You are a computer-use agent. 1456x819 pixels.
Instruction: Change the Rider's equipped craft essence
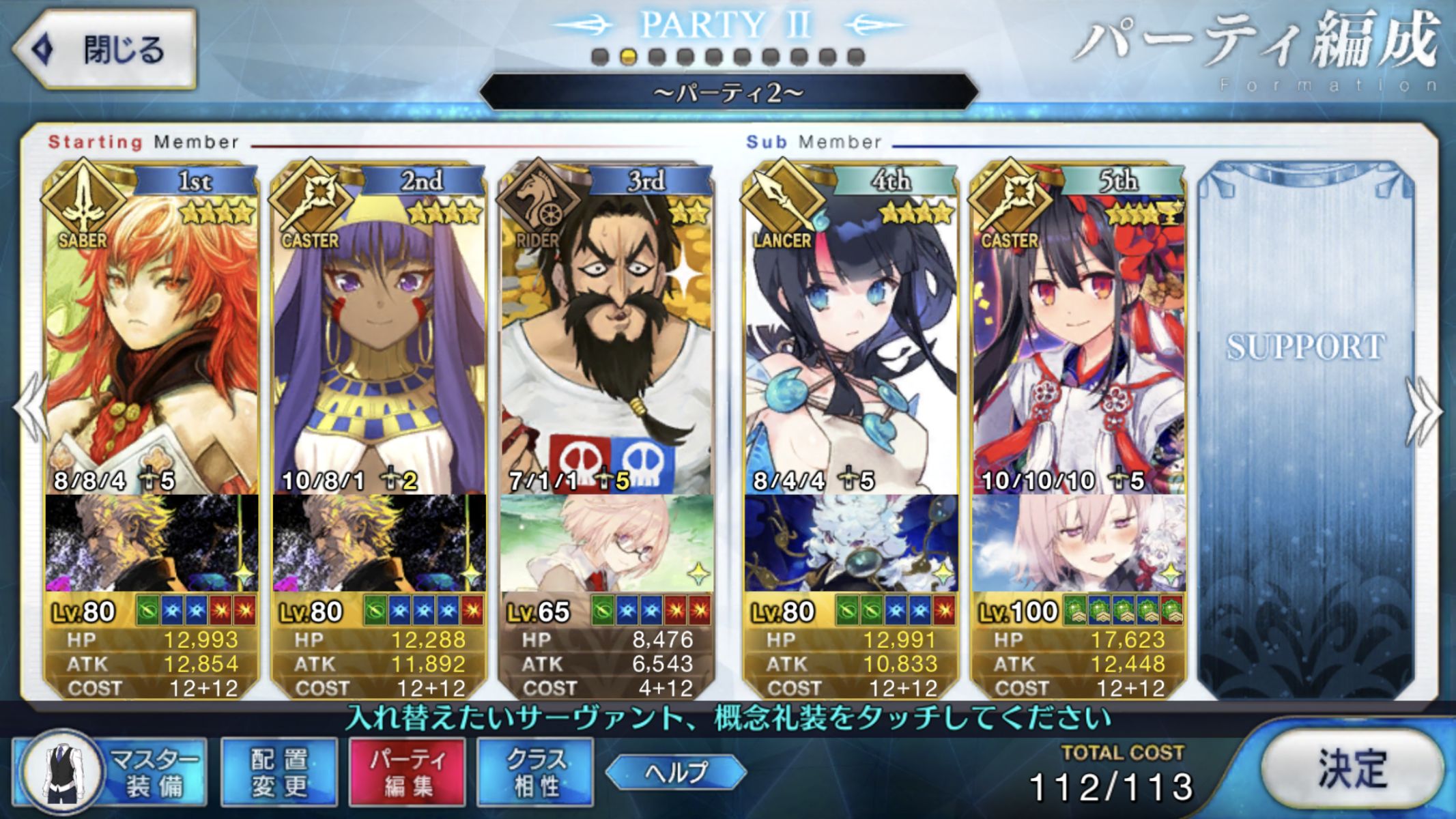(x=607, y=543)
